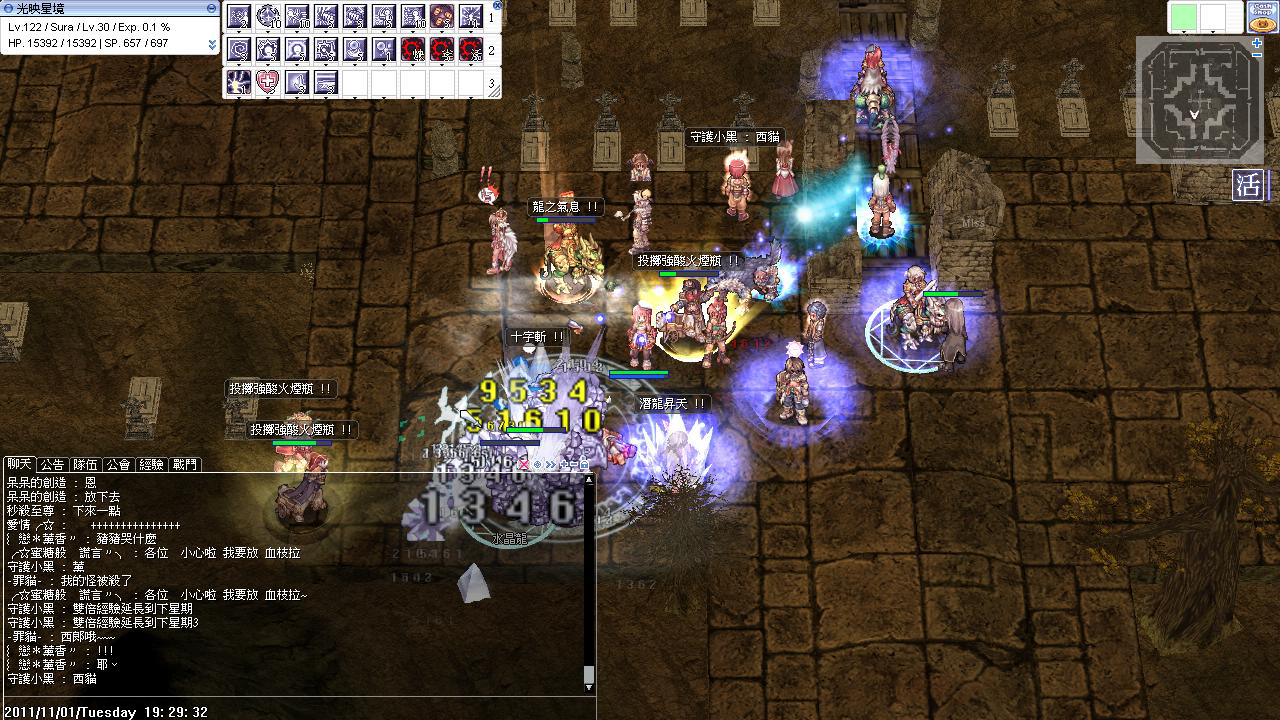Open the 公會 chat tab

point(118,464)
